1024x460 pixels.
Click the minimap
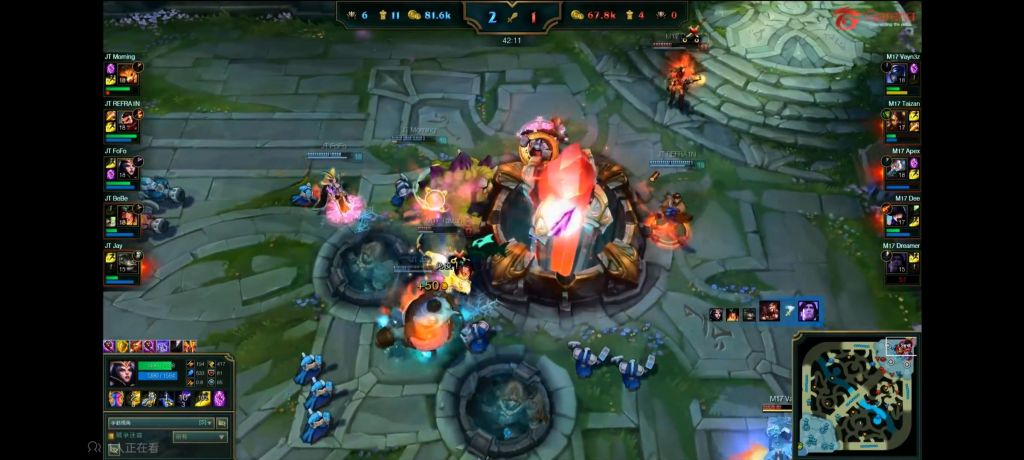click(856, 397)
